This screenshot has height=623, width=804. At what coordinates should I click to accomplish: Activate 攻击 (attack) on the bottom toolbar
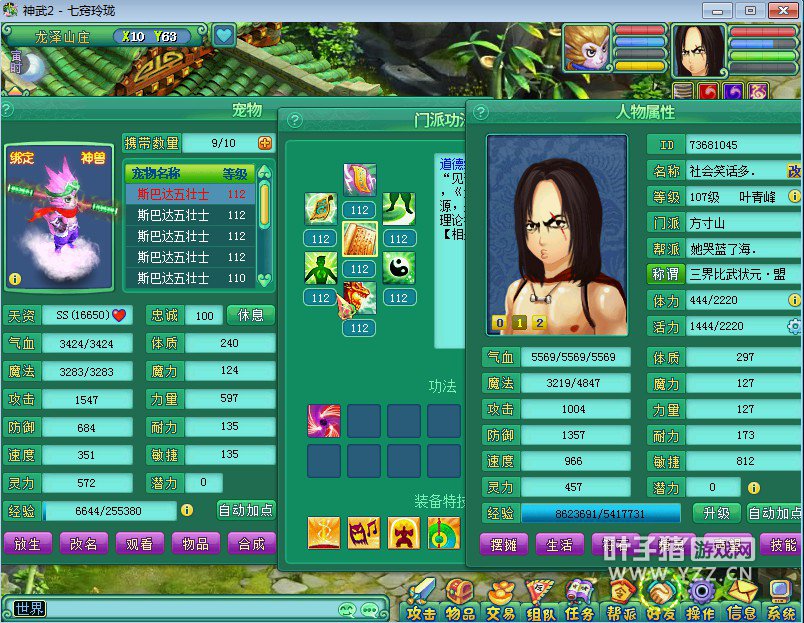(421, 601)
